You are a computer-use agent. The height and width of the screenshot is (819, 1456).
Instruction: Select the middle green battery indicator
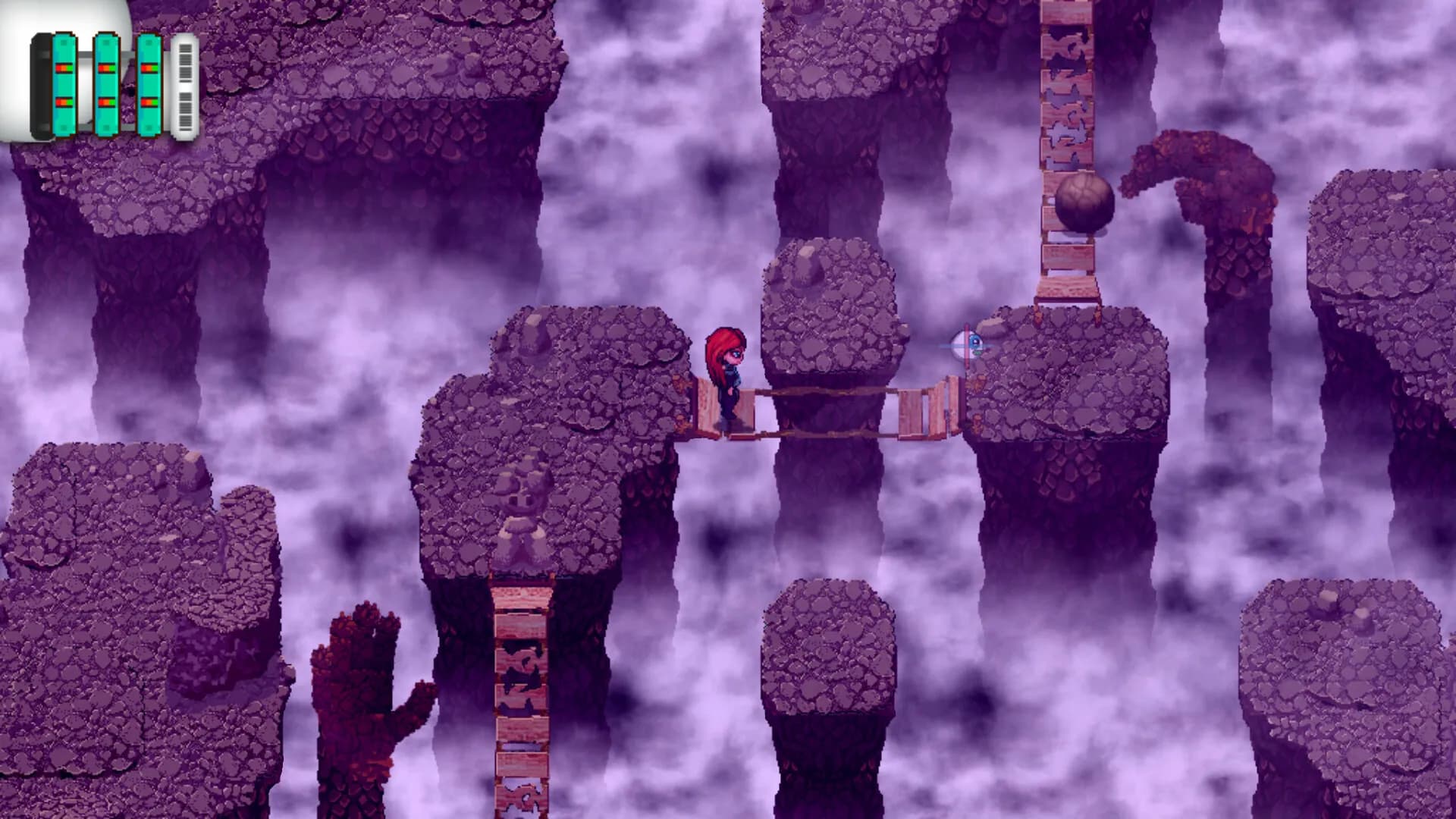click(107, 83)
